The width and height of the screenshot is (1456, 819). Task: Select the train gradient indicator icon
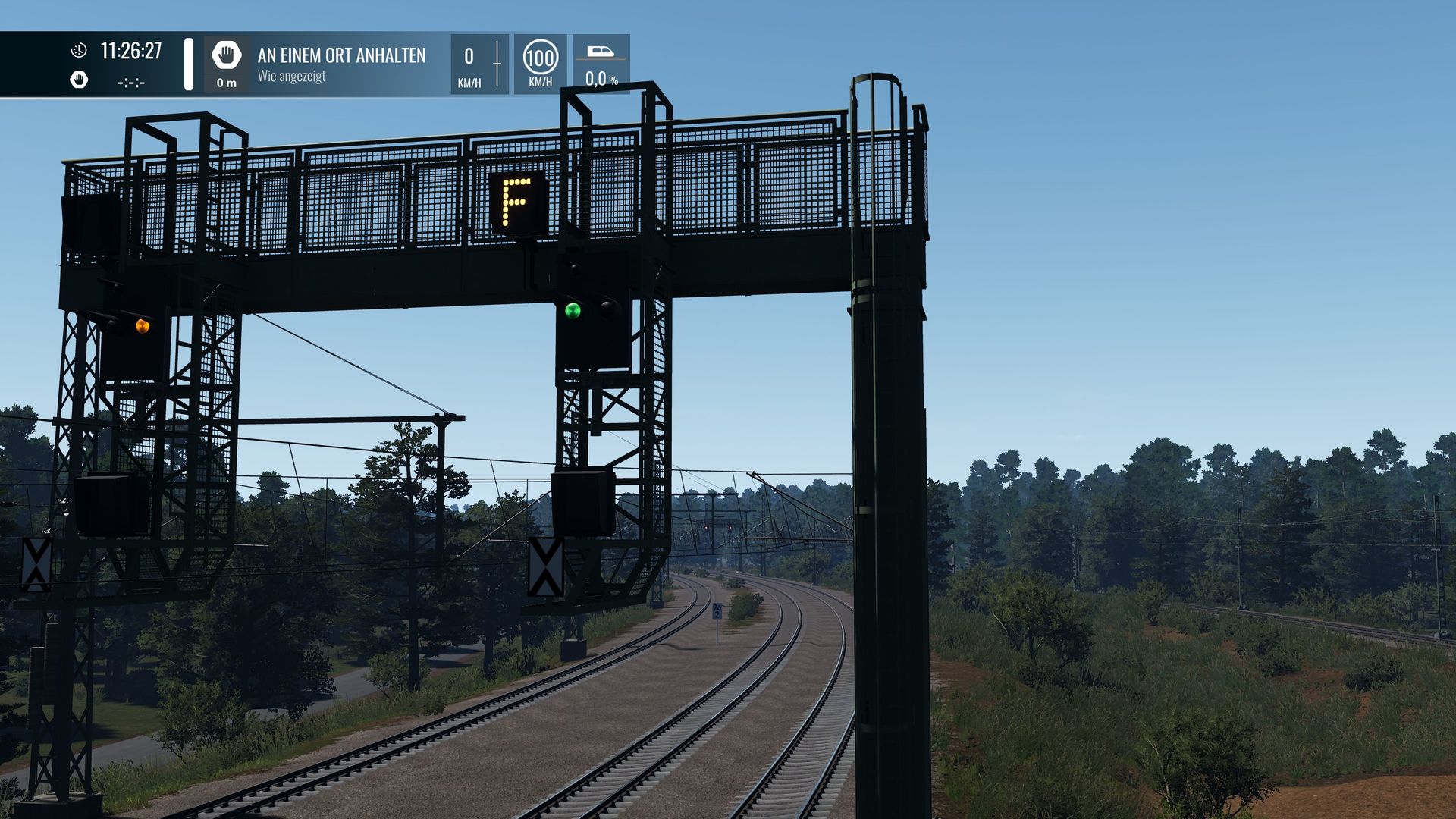(601, 52)
